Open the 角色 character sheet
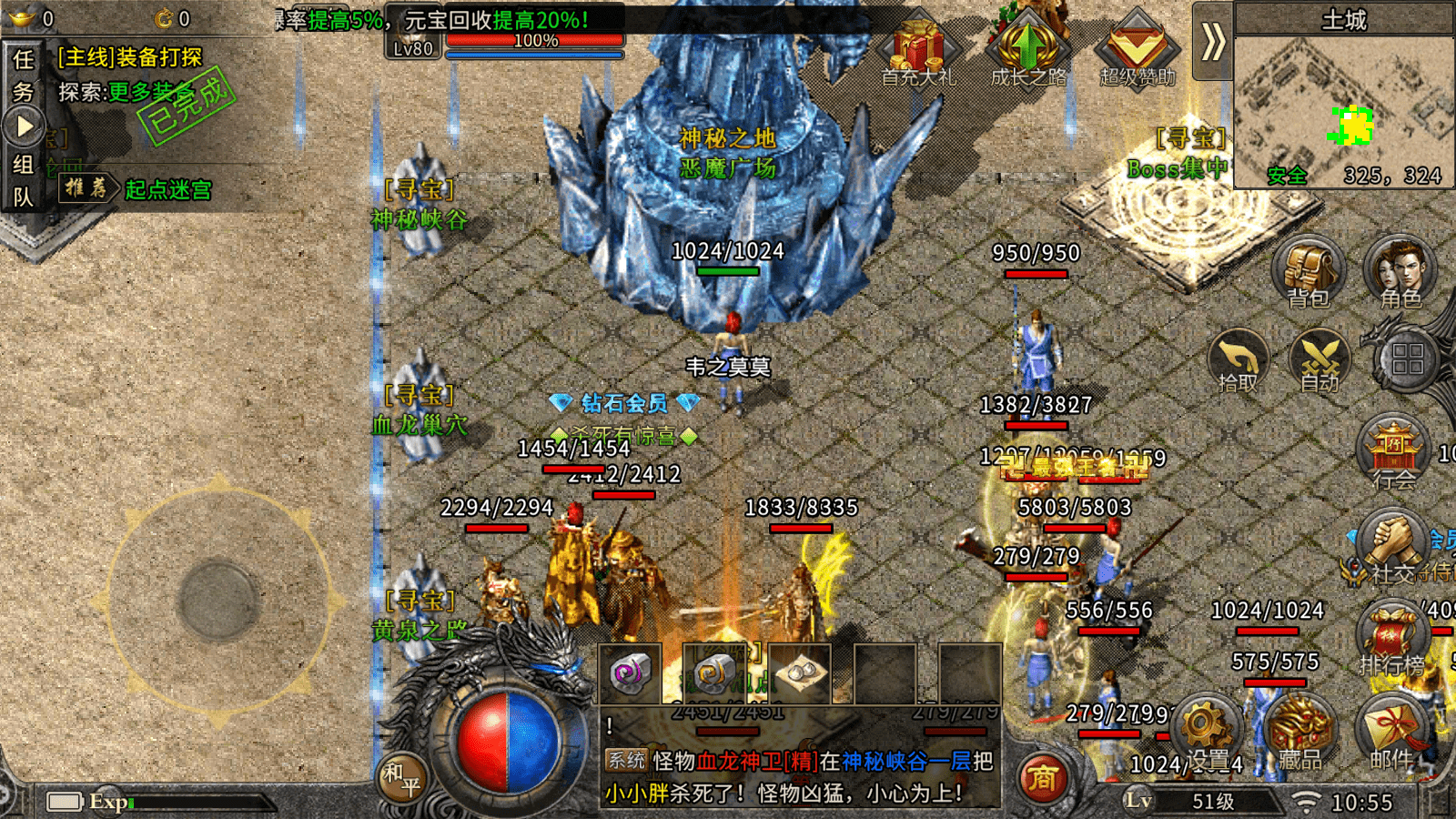Screen dimensions: 1456x819 1400,272
